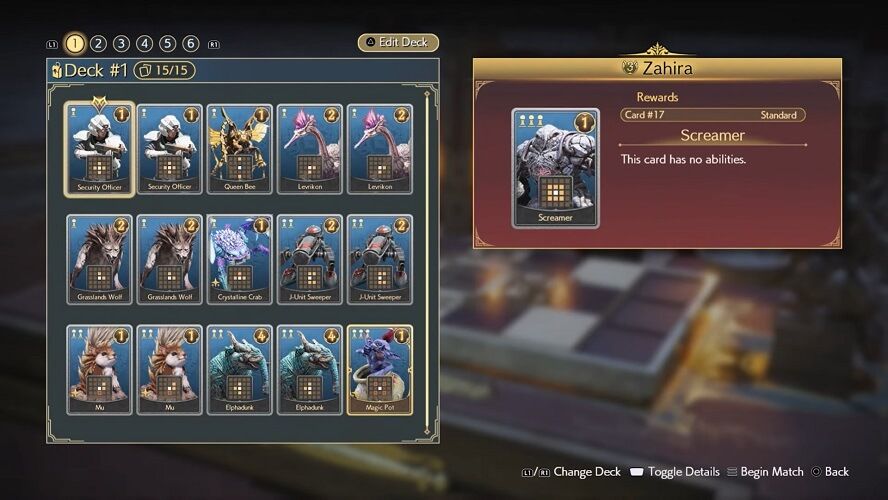Select the Queen Bee card

coord(239,149)
